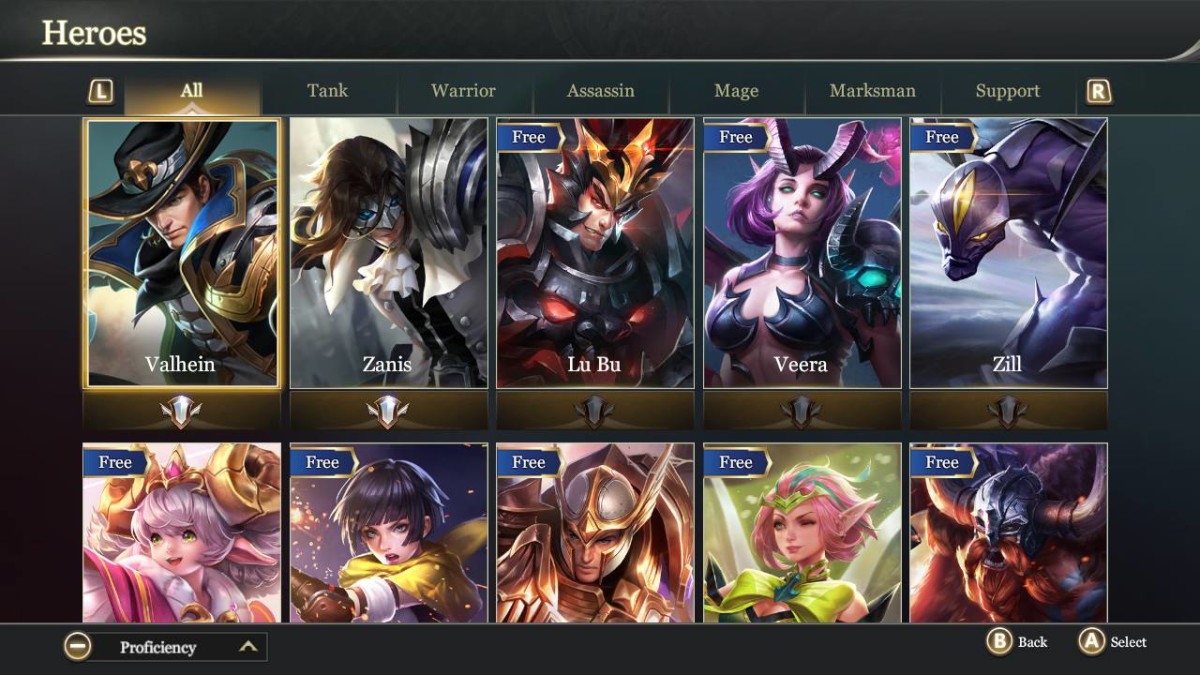1200x675 pixels.
Task: Choose the Zanis hero card
Action: tap(388, 253)
